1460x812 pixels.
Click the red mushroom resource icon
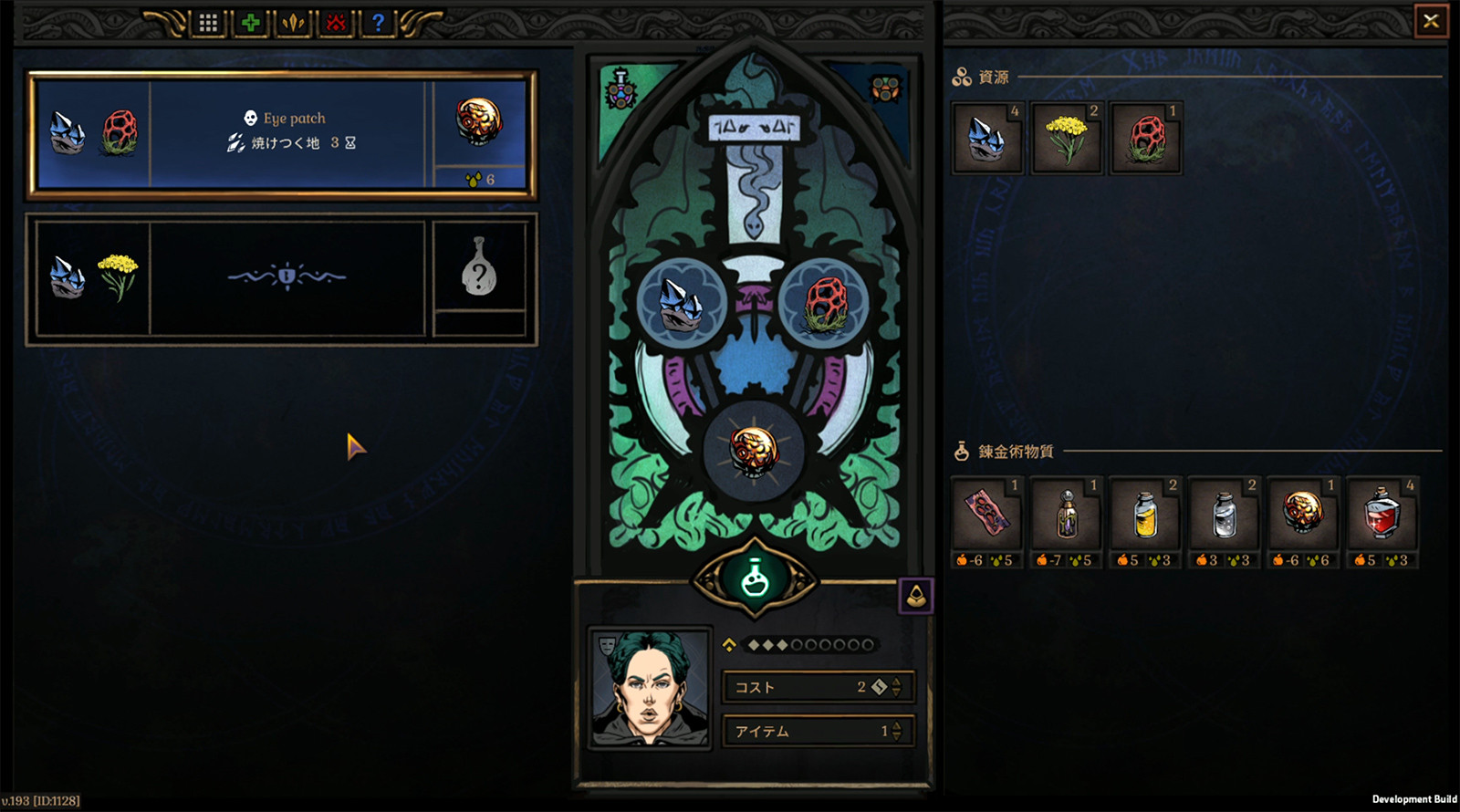[x=1145, y=137]
